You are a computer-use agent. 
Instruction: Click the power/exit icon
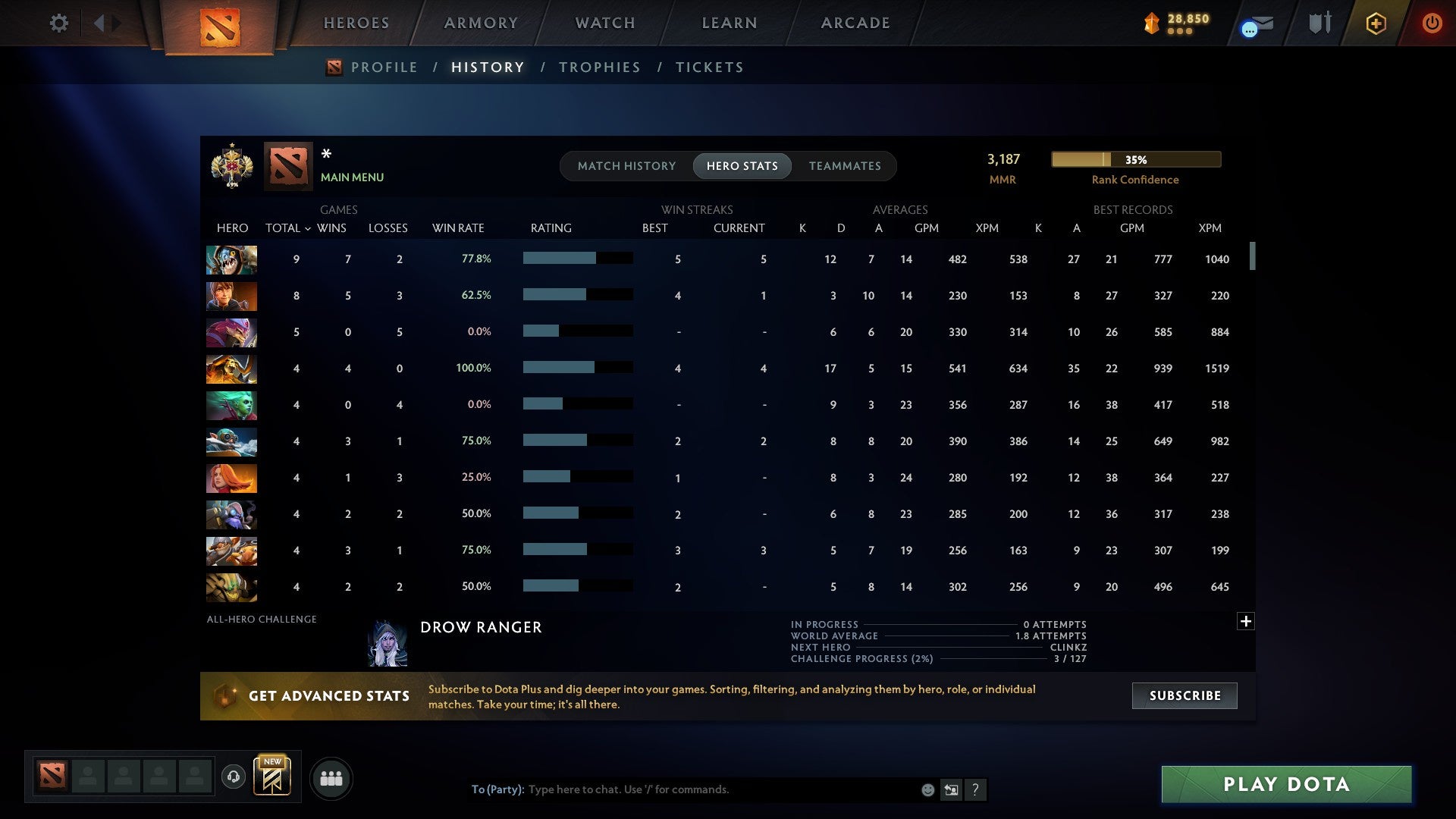1432,23
